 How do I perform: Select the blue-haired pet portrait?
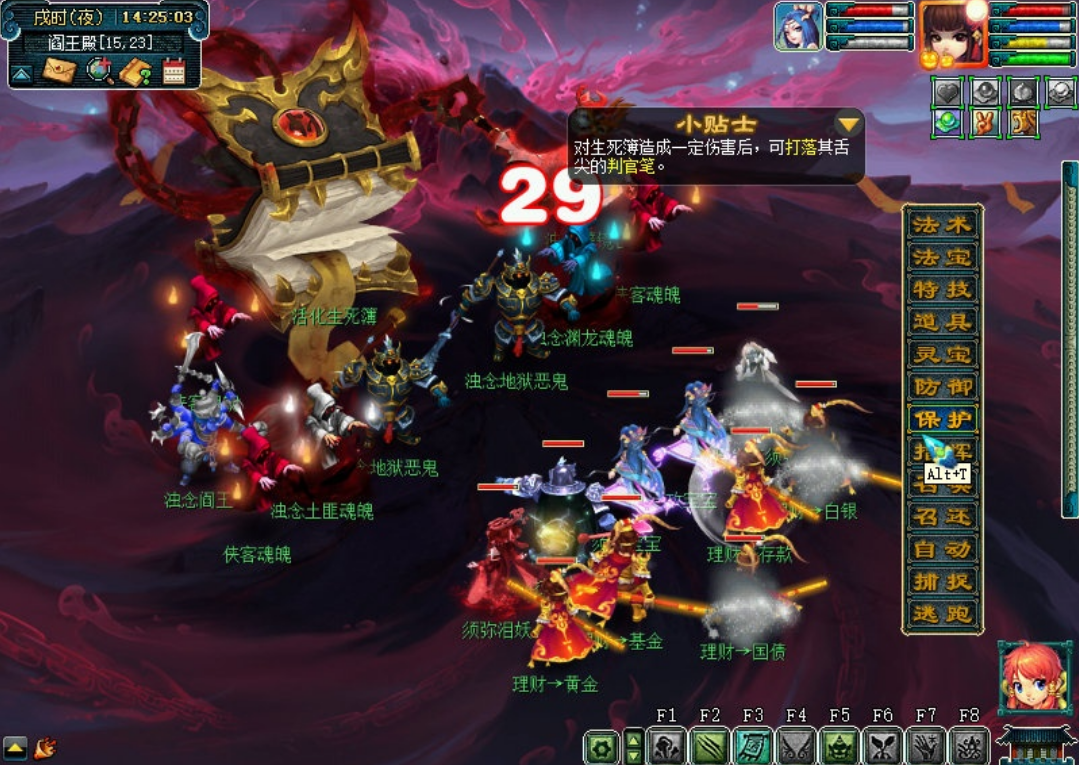click(798, 27)
